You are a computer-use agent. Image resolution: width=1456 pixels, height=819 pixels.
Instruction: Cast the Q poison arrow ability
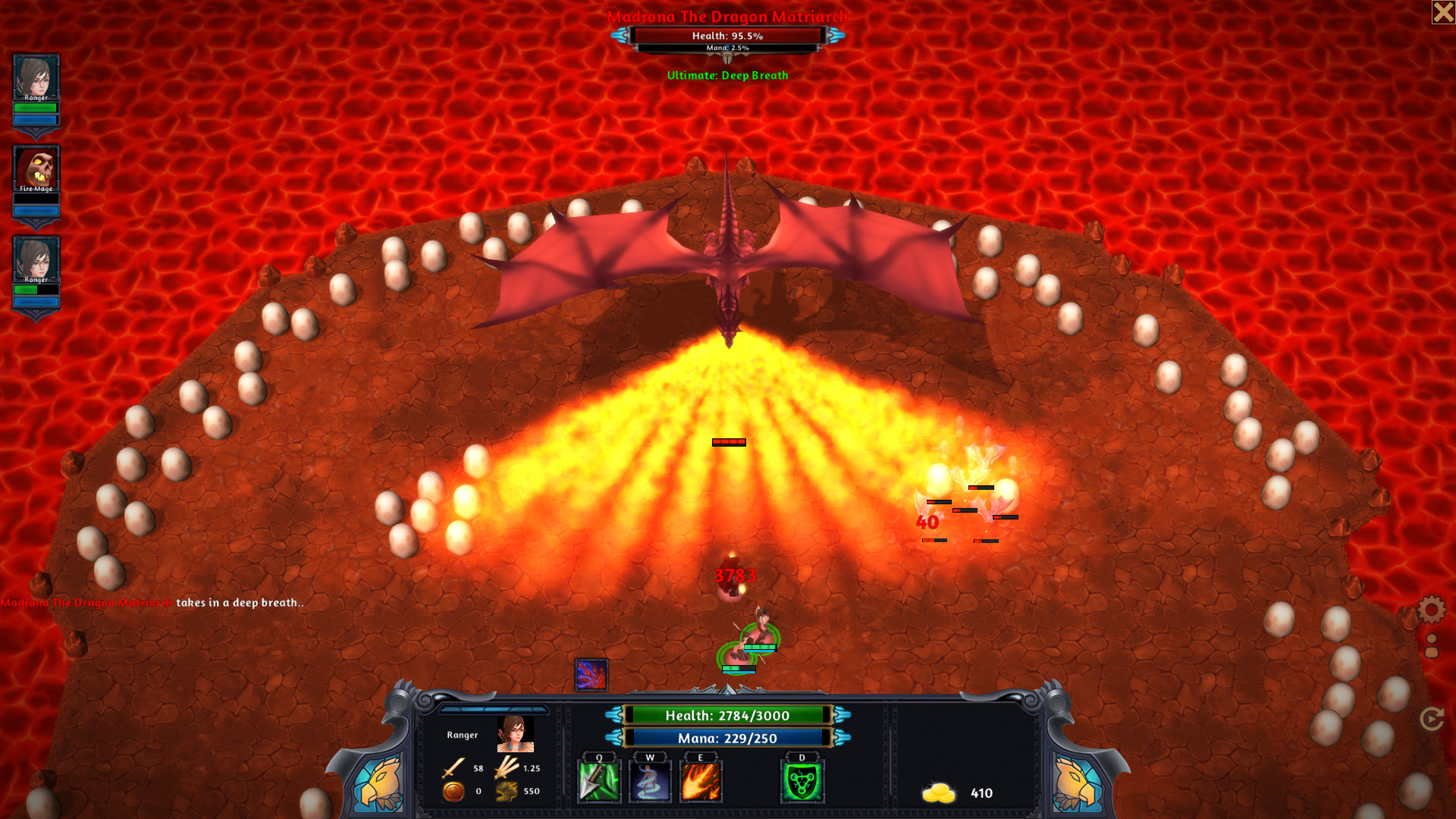tap(599, 781)
